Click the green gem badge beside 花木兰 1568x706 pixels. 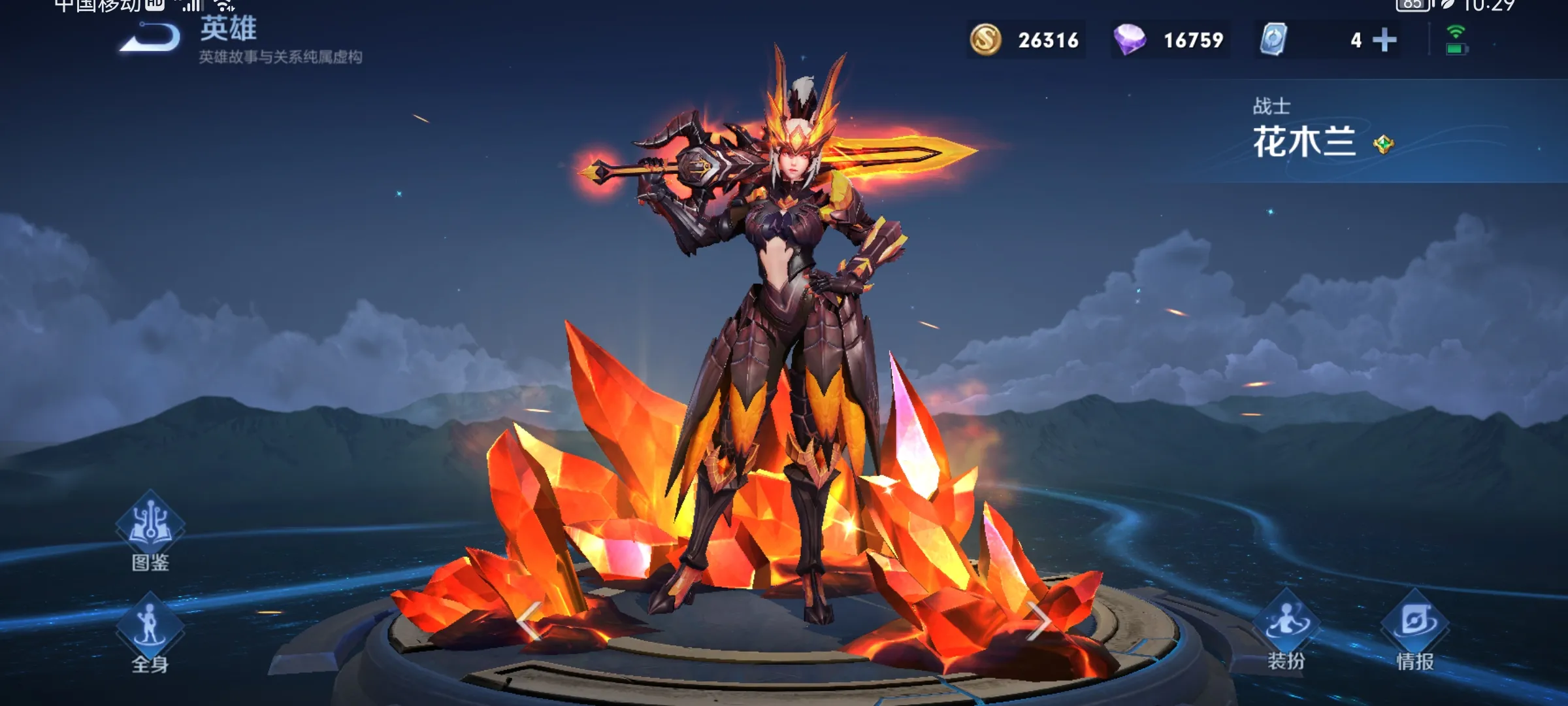(x=1383, y=144)
